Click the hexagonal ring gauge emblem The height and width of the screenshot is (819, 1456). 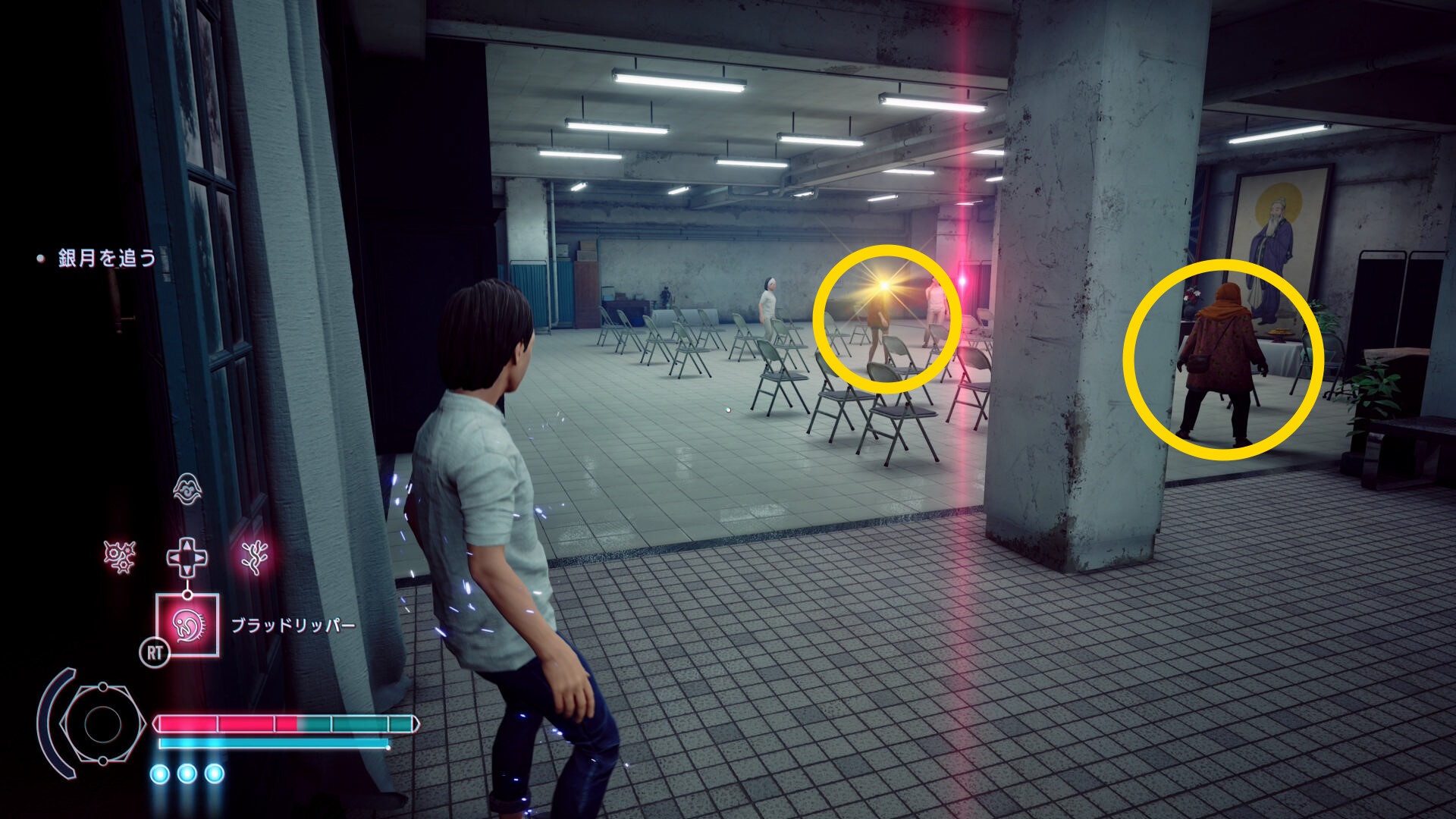[102, 723]
